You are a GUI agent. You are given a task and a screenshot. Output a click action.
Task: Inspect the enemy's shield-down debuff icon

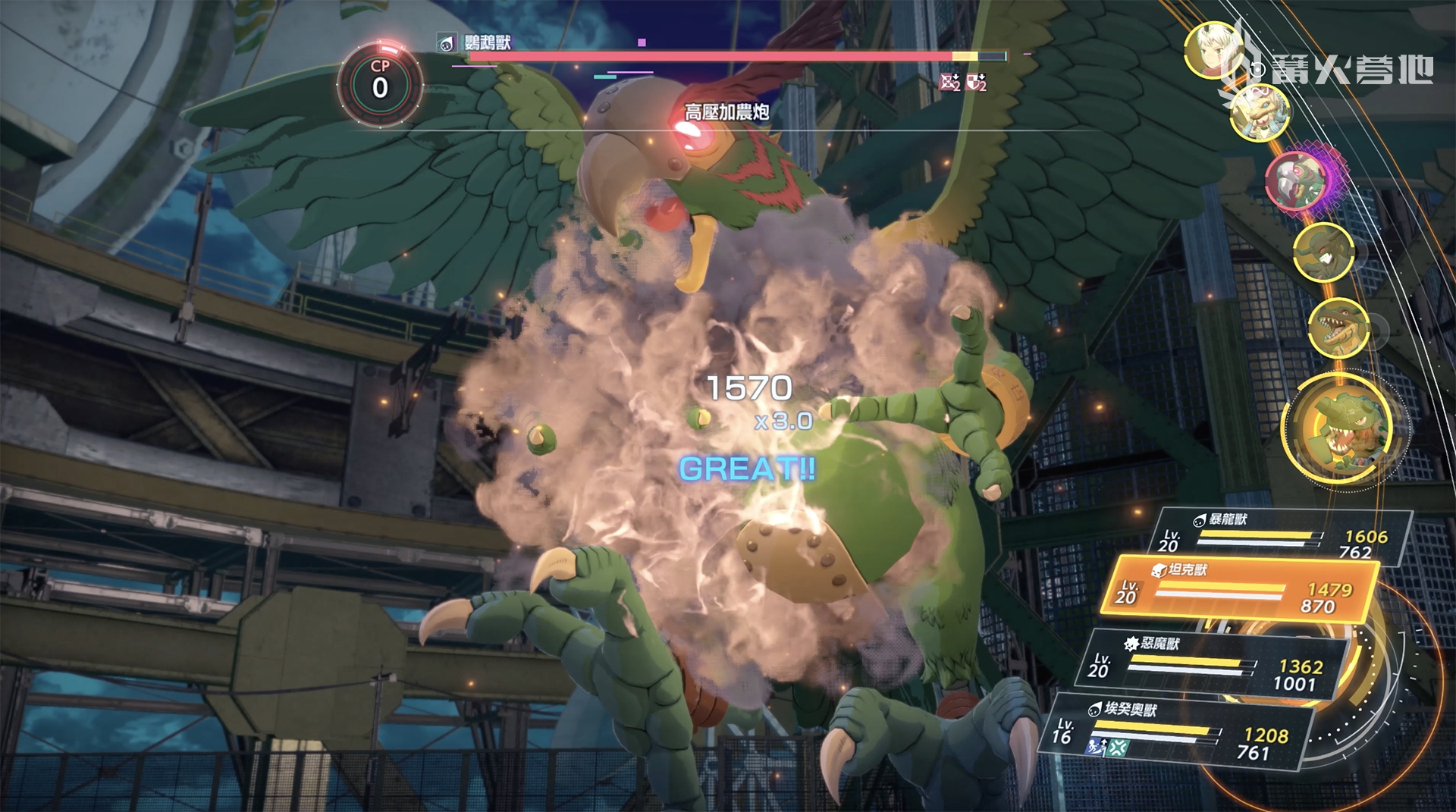(977, 82)
